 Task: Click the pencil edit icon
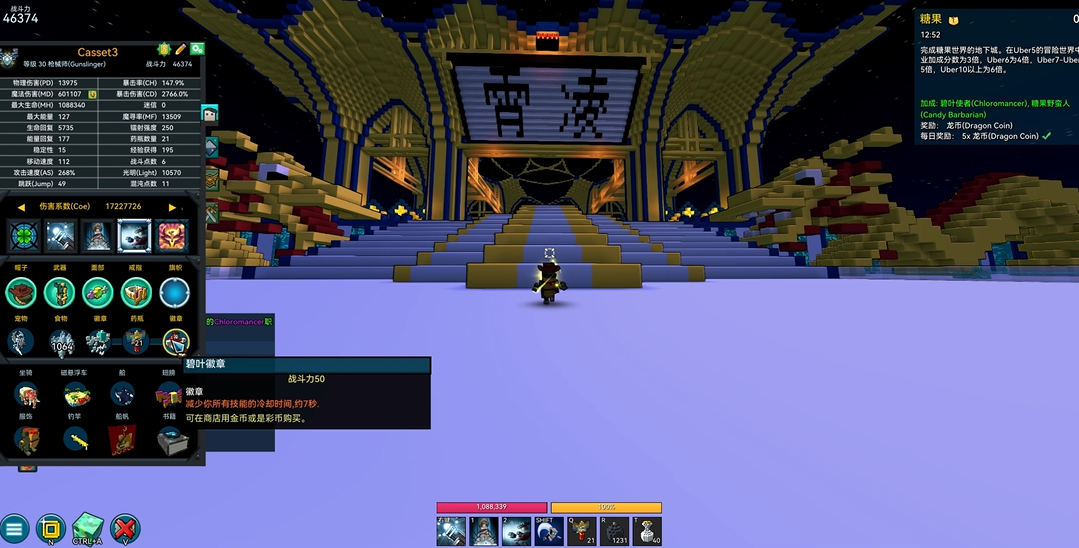click(181, 48)
